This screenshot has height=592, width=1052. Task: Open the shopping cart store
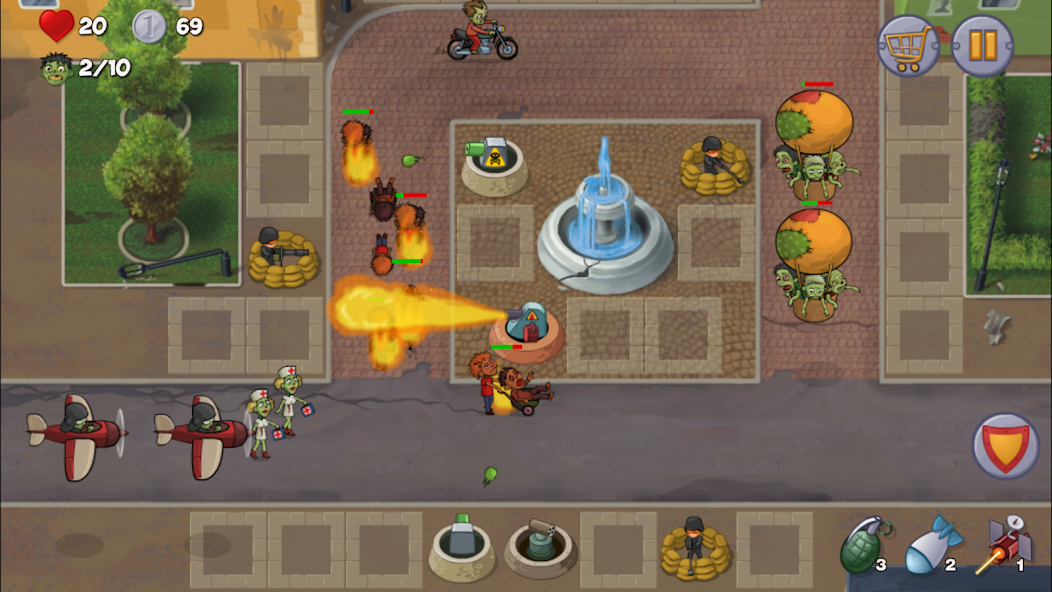pos(908,46)
